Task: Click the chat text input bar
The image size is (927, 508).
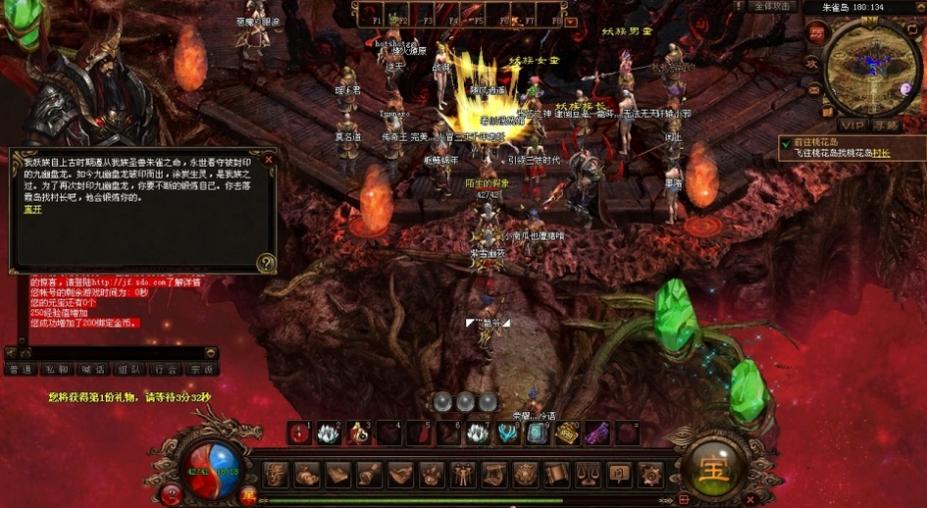Action: click(110, 352)
